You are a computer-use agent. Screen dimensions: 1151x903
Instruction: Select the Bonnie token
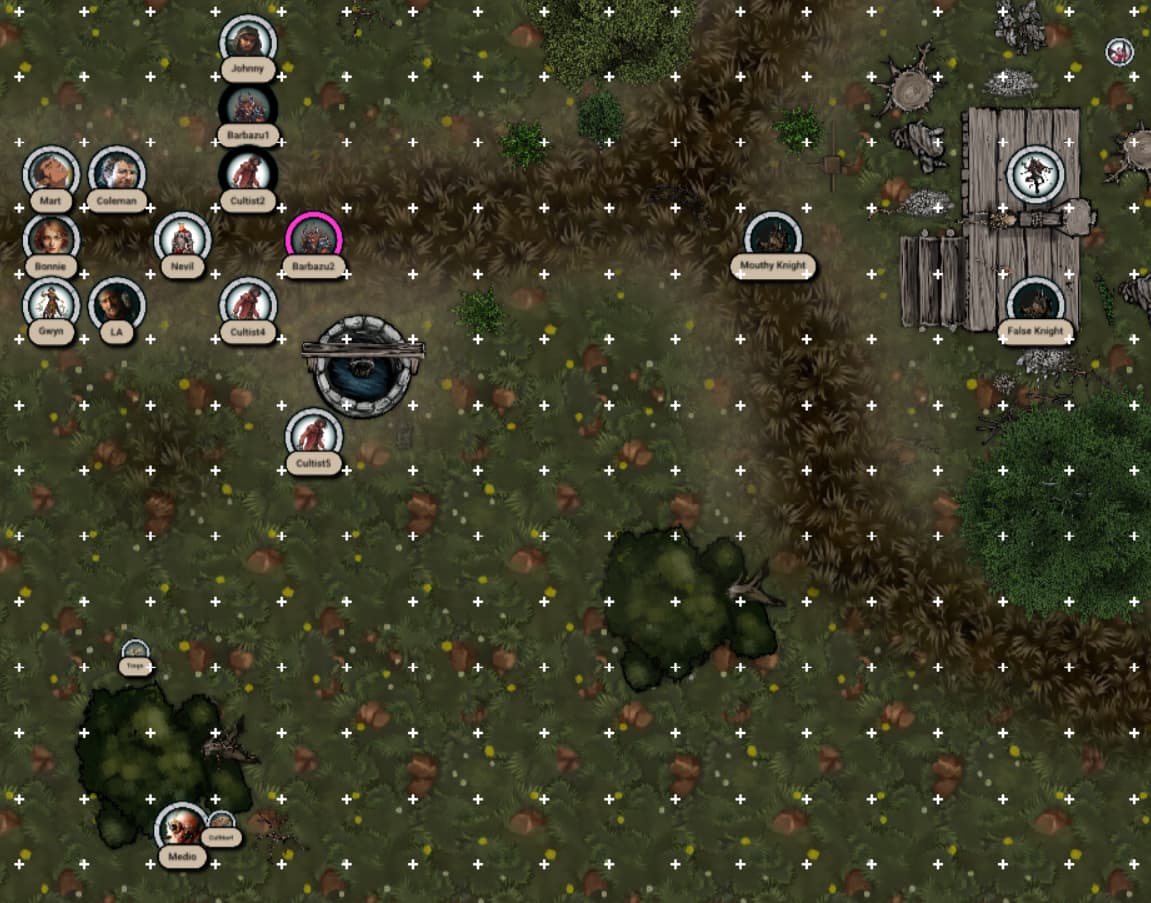coord(51,239)
